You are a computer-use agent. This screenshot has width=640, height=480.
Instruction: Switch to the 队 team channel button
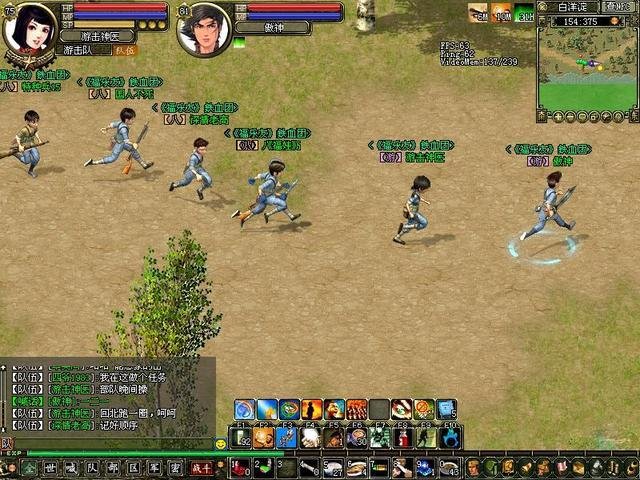coord(92,467)
